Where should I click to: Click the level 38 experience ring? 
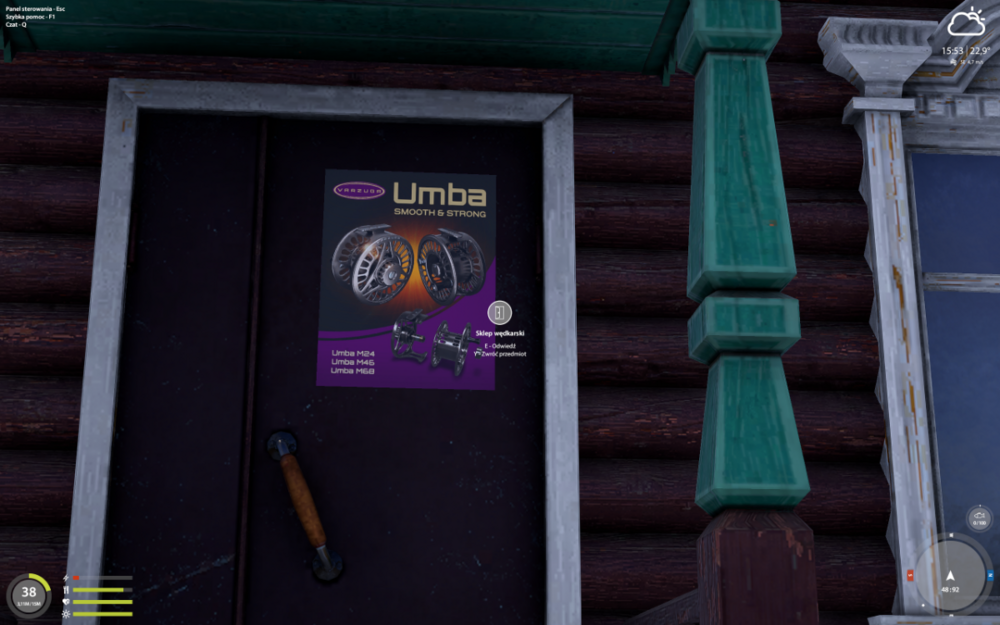pyautogui.click(x=29, y=592)
